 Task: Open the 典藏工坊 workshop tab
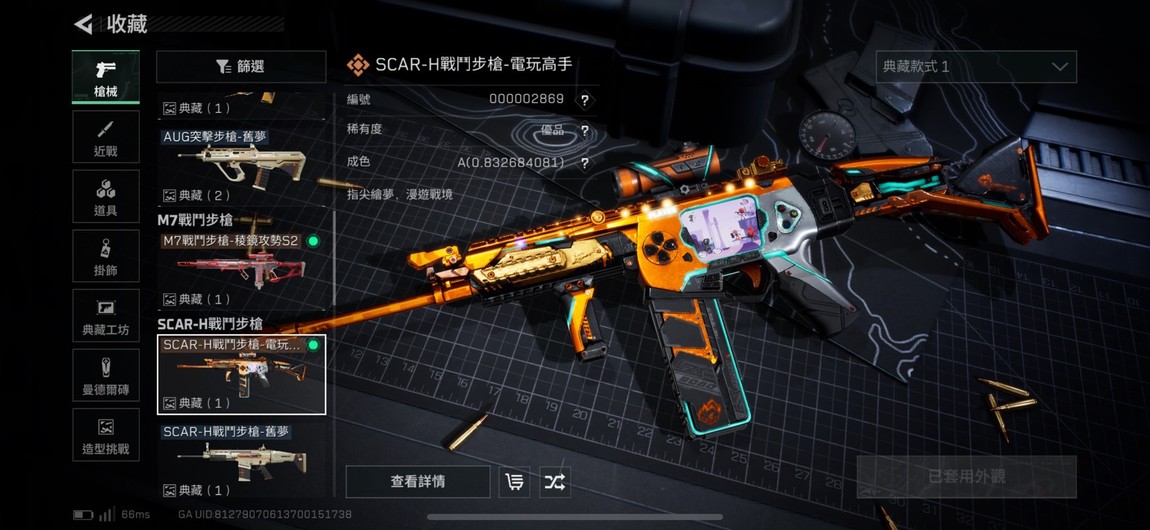click(105, 317)
